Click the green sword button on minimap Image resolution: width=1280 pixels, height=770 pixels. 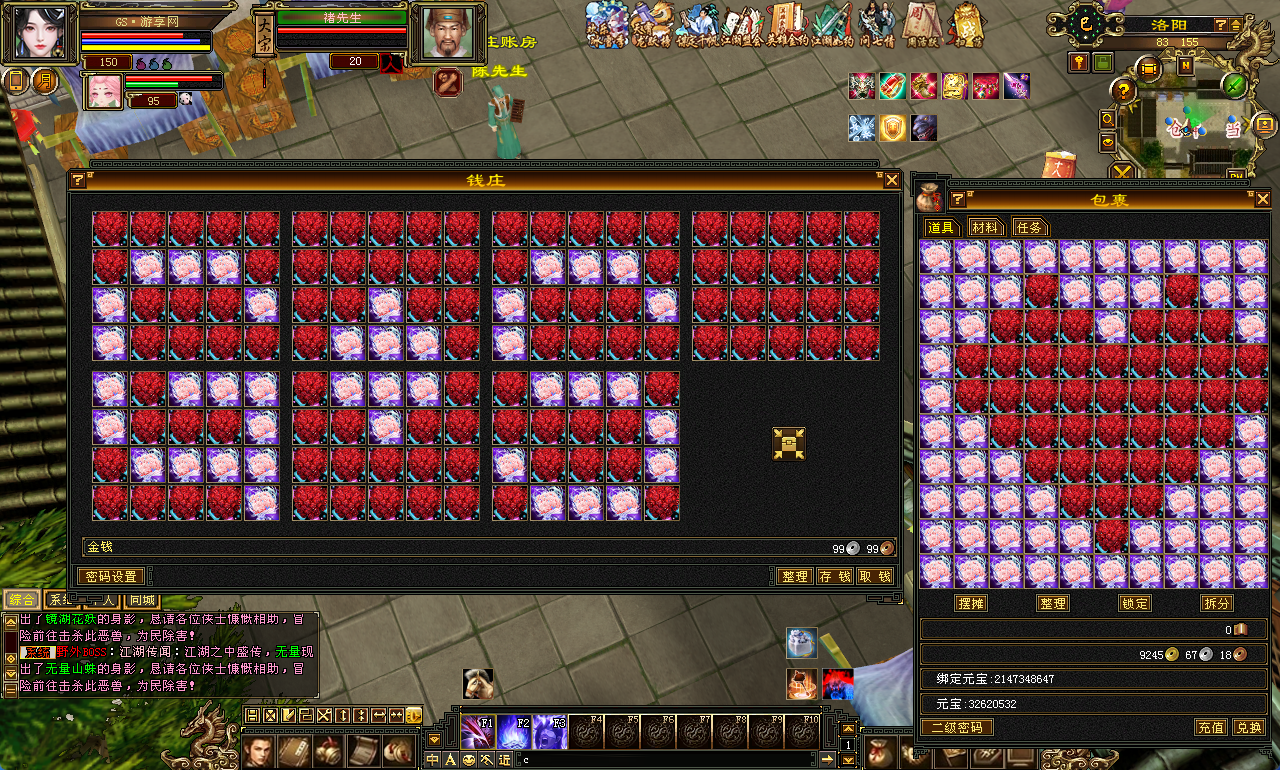coord(1235,86)
